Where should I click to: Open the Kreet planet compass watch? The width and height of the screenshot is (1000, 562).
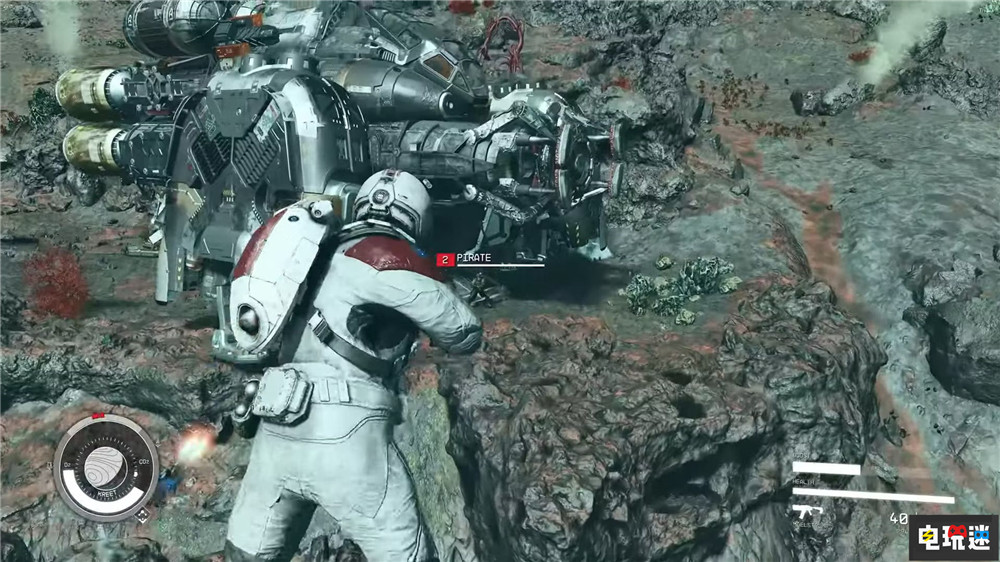(x=105, y=467)
